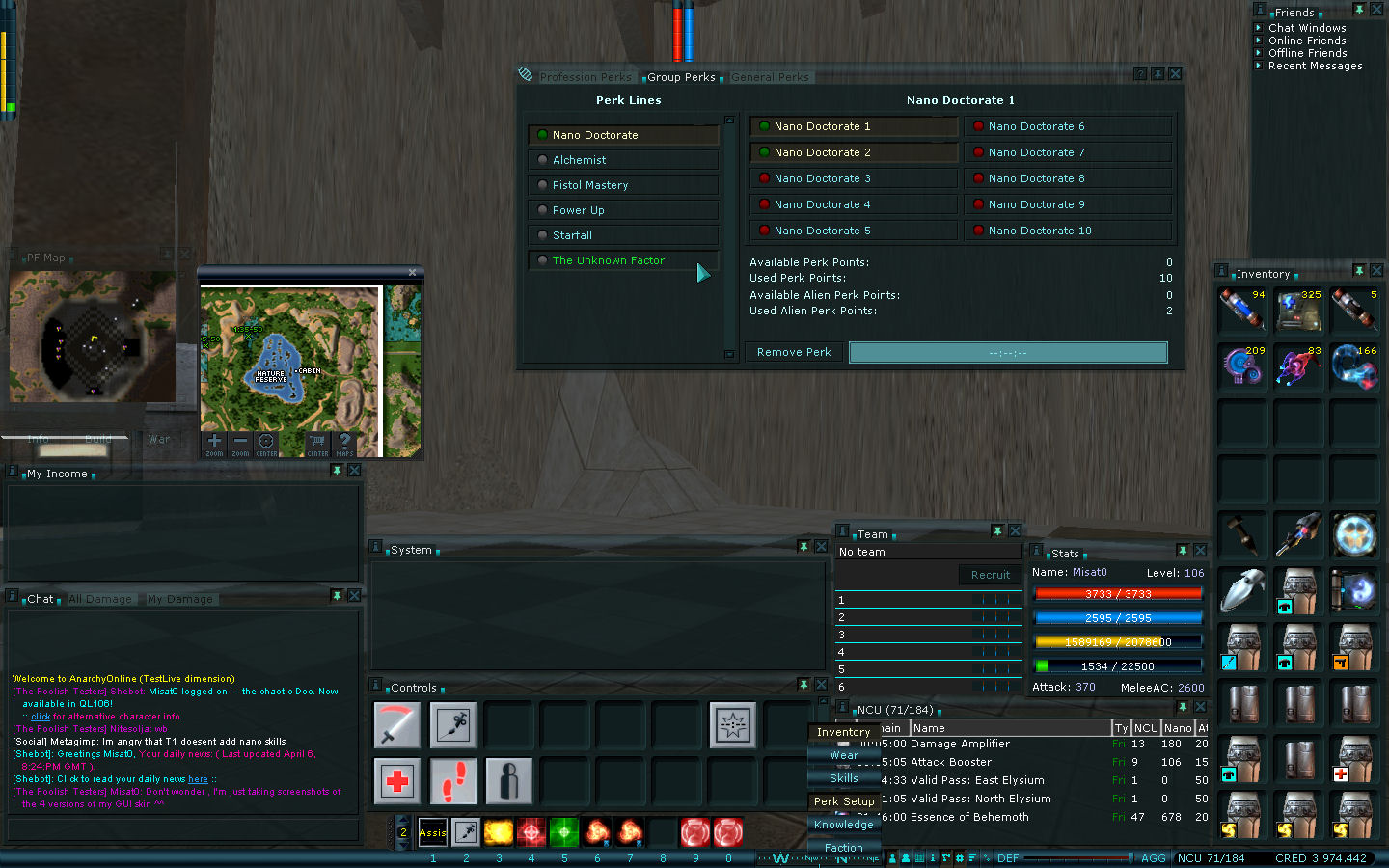
Task: Recruit a player to the team
Action: coord(990,575)
